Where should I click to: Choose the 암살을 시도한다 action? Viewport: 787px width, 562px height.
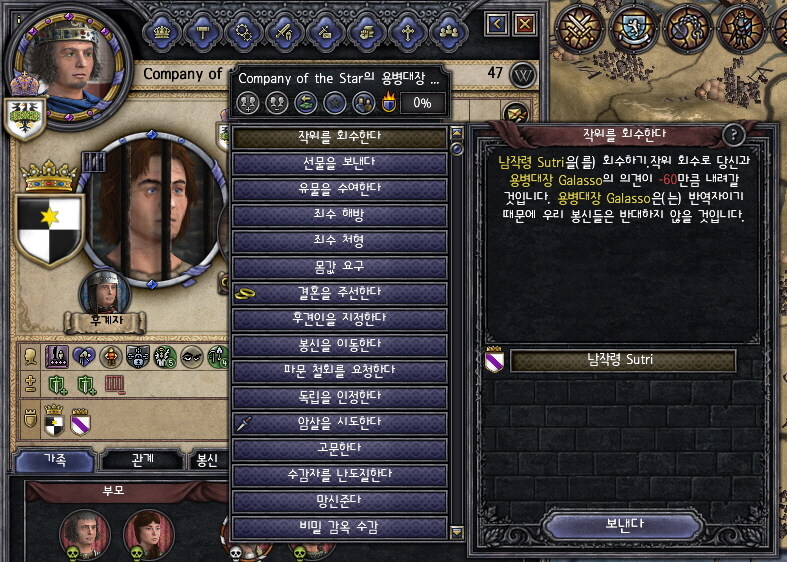[x=339, y=423]
